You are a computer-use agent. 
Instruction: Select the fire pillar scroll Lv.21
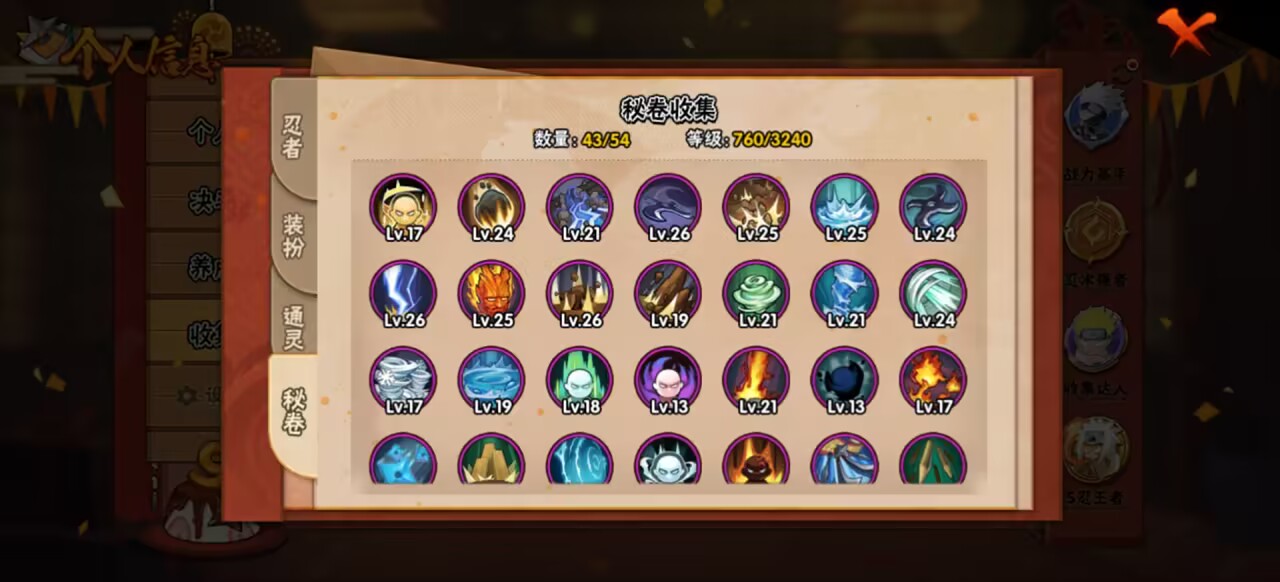point(756,379)
